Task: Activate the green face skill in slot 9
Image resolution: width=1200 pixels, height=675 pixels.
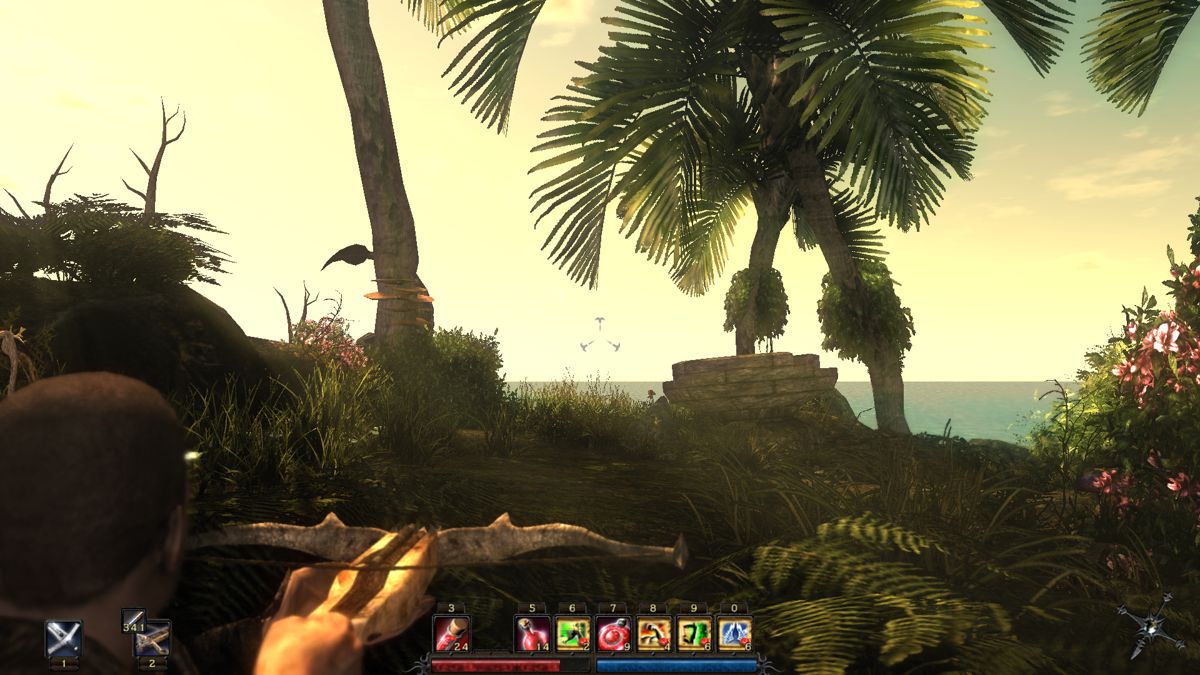Action: coord(694,634)
